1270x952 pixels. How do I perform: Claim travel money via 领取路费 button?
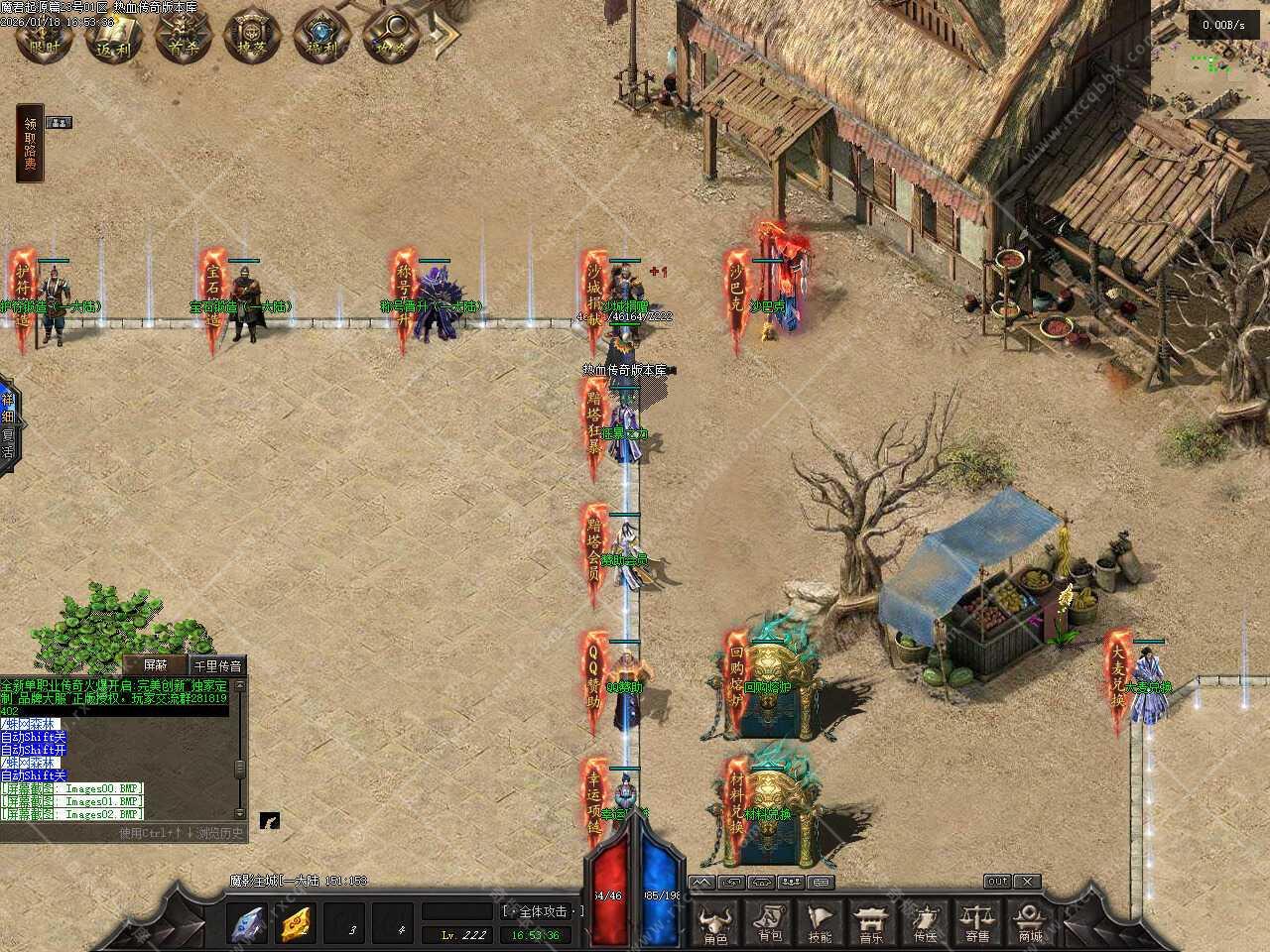(31, 145)
